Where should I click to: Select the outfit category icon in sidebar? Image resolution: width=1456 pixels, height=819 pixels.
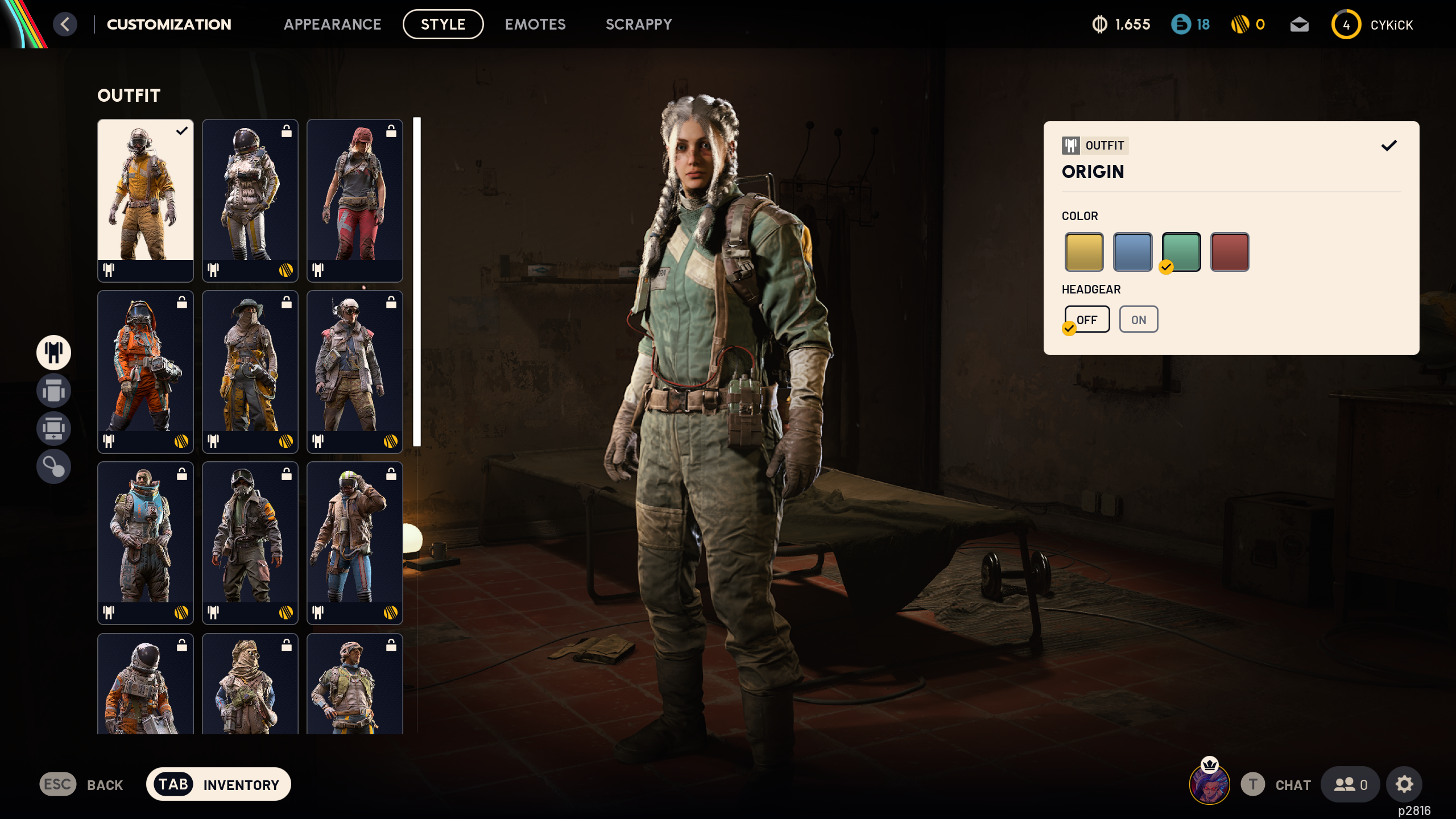pyautogui.click(x=54, y=352)
